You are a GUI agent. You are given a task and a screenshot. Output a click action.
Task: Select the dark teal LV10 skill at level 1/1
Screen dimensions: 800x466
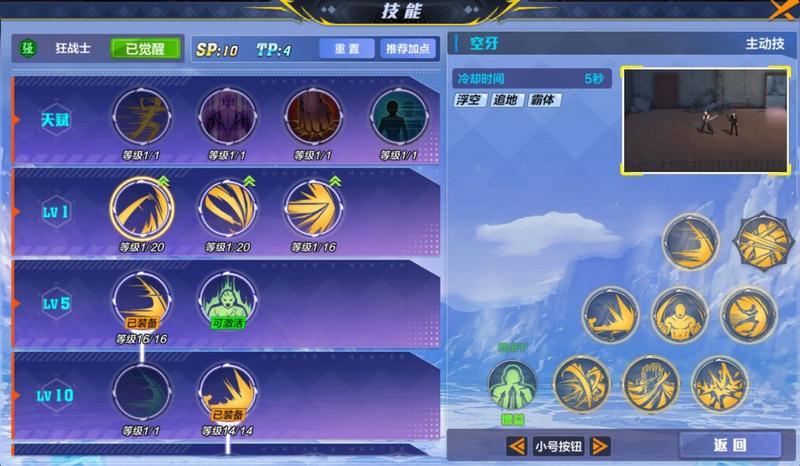141,392
